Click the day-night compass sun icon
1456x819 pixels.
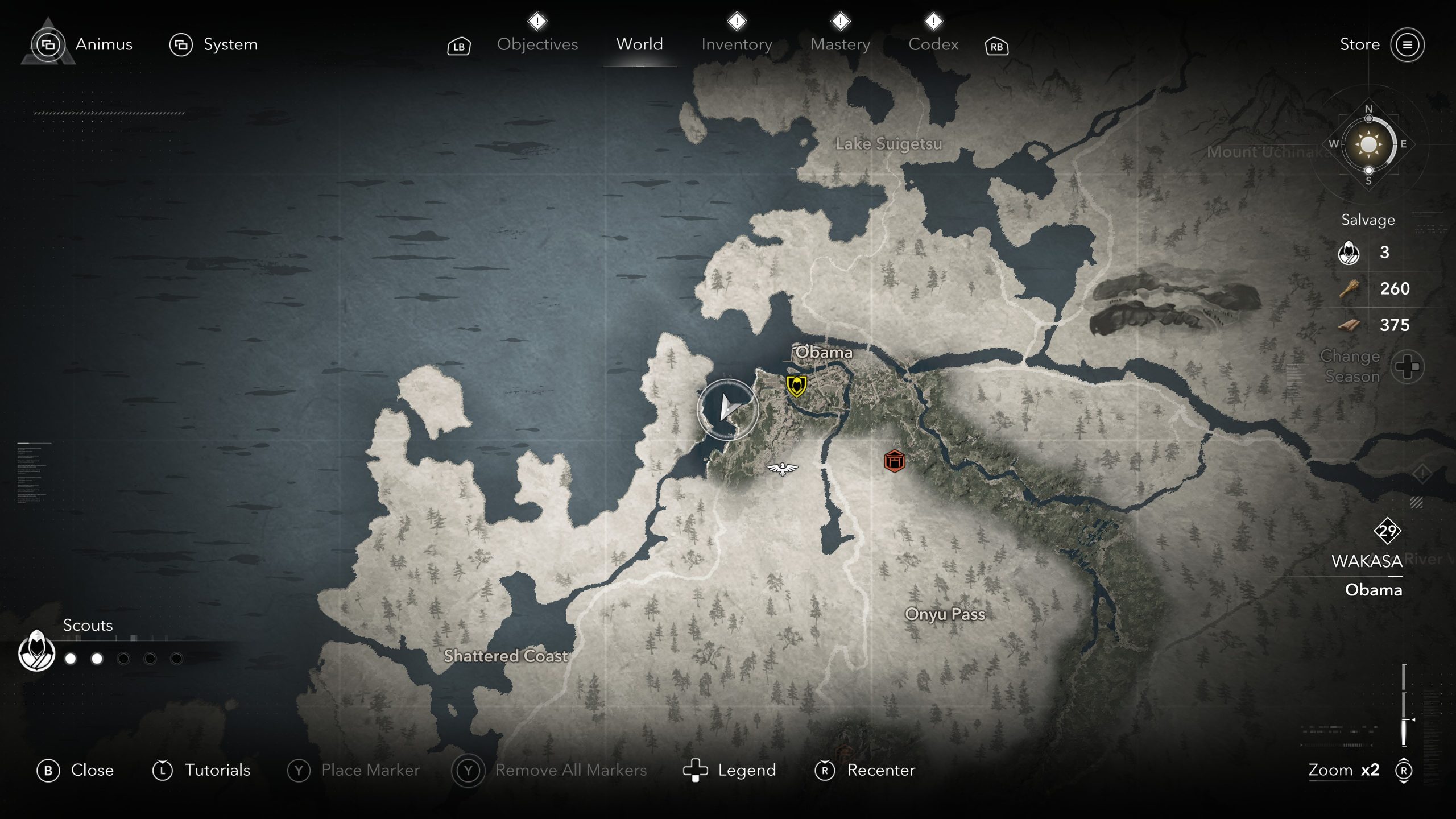point(1368,144)
